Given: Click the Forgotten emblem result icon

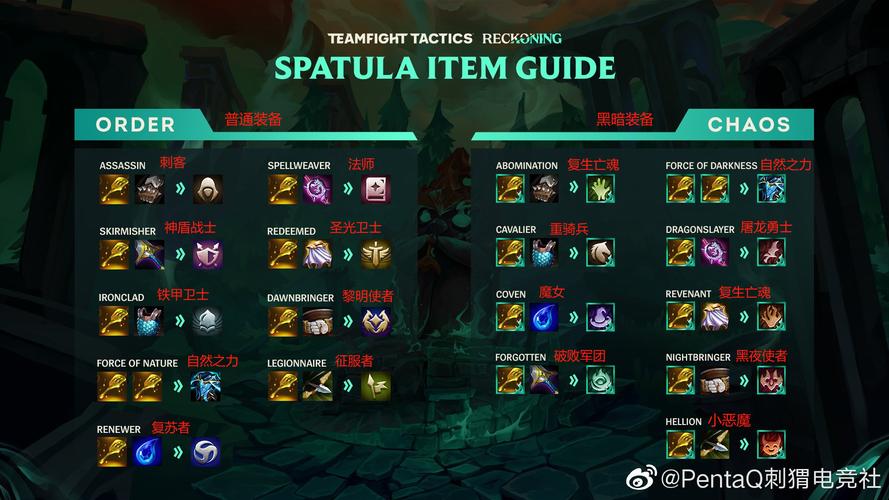Looking at the screenshot, I should click(x=600, y=380).
